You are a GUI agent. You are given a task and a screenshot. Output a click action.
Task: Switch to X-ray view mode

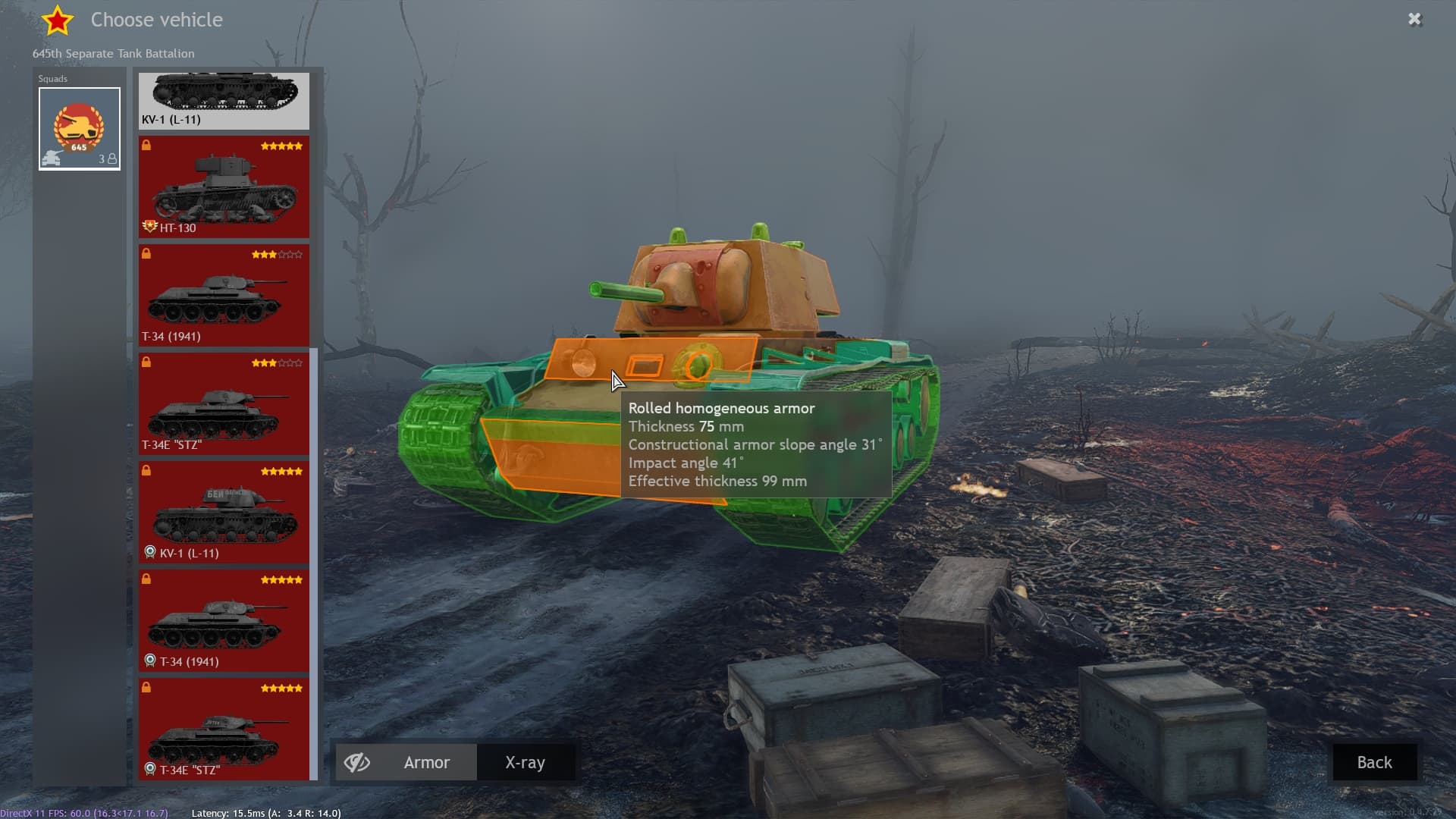(x=525, y=762)
